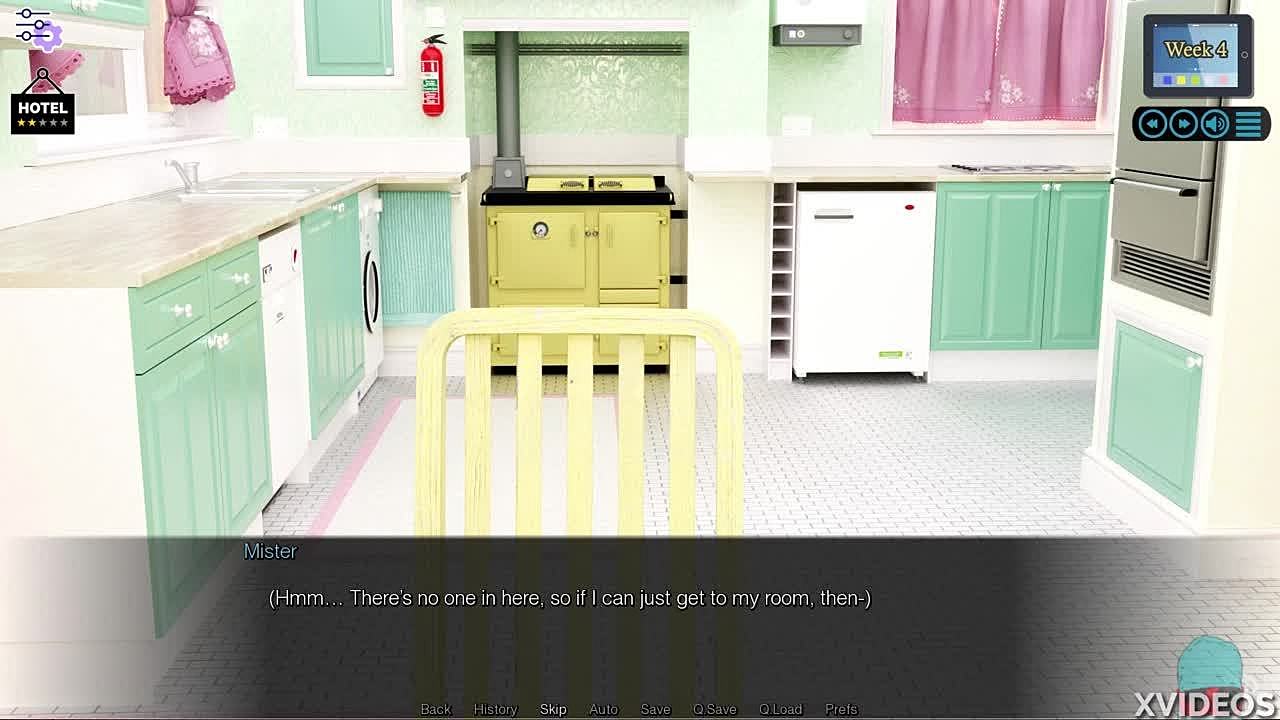Image resolution: width=1280 pixels, height=720 pixels.
Task: Open the dialogue History
Action: pyautogui.click(x=495, y=709)
